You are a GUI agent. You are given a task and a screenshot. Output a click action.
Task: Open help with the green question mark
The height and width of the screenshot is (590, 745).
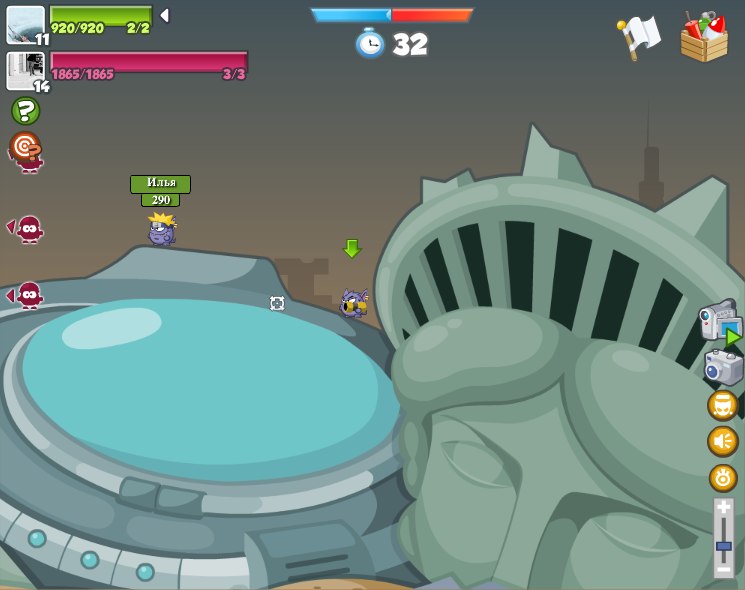point(25,111)
